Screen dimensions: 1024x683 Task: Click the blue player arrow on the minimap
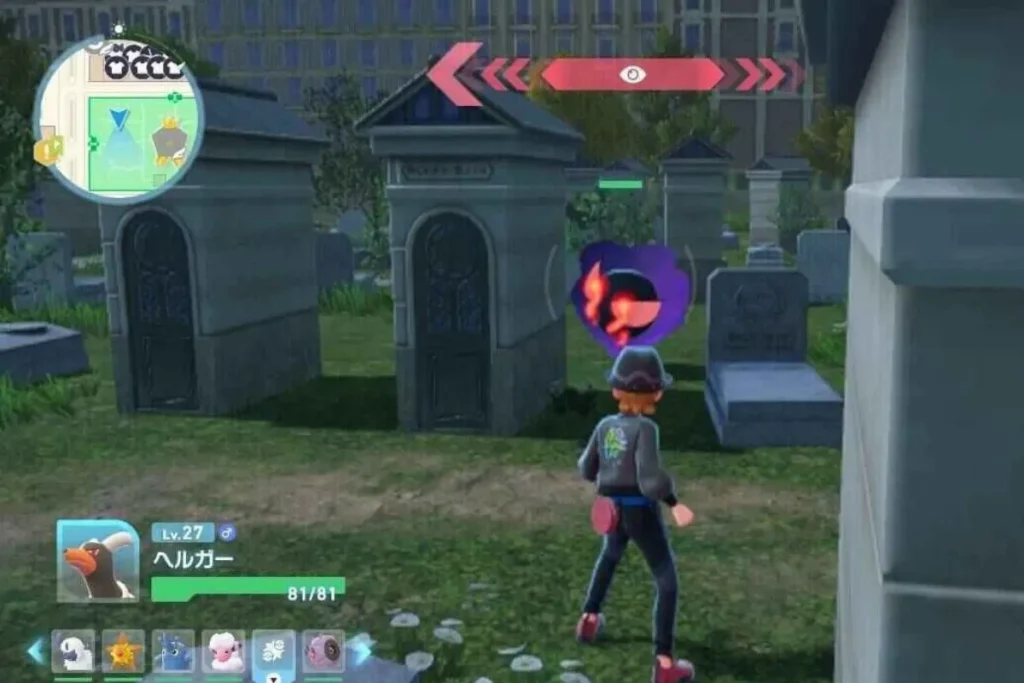[119, 121]
